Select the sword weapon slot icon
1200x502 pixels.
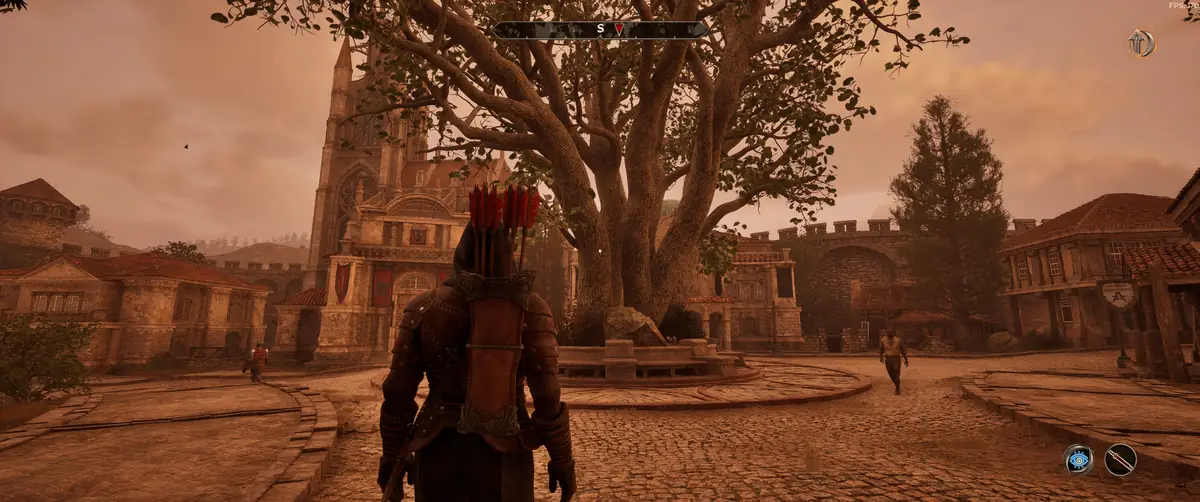coord(1120,459)
